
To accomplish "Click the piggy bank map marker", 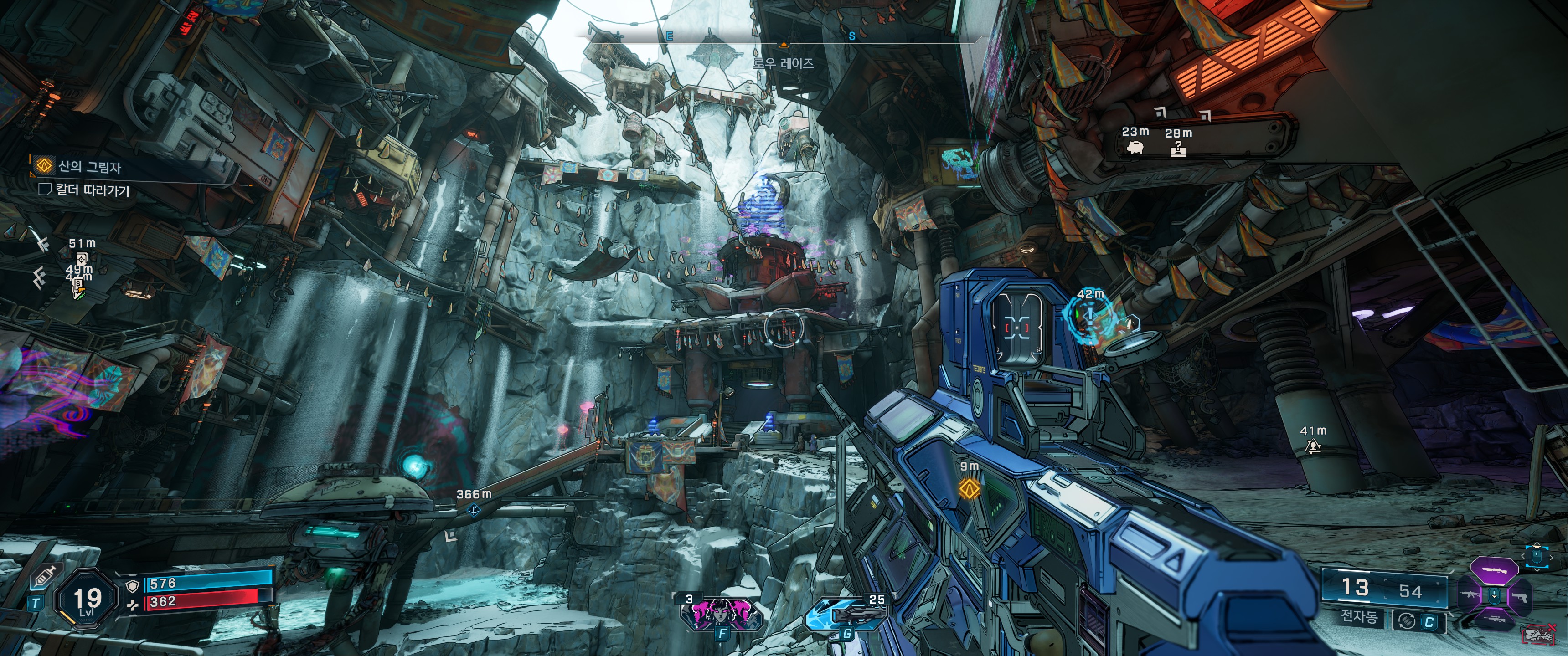I will [x=1135, y=147].
